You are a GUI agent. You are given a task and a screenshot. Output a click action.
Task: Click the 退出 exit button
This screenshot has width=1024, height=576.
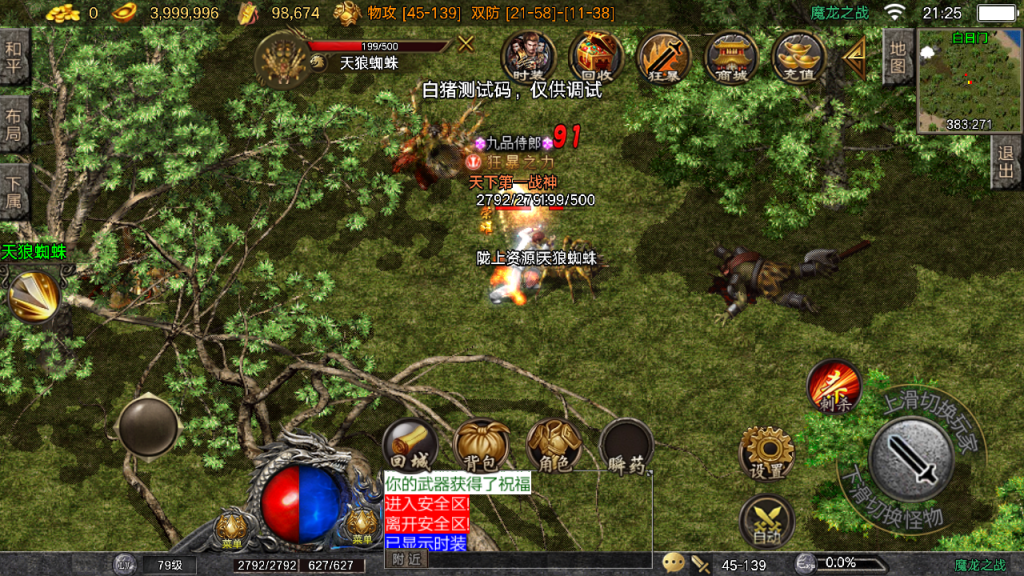point(1007,161)
